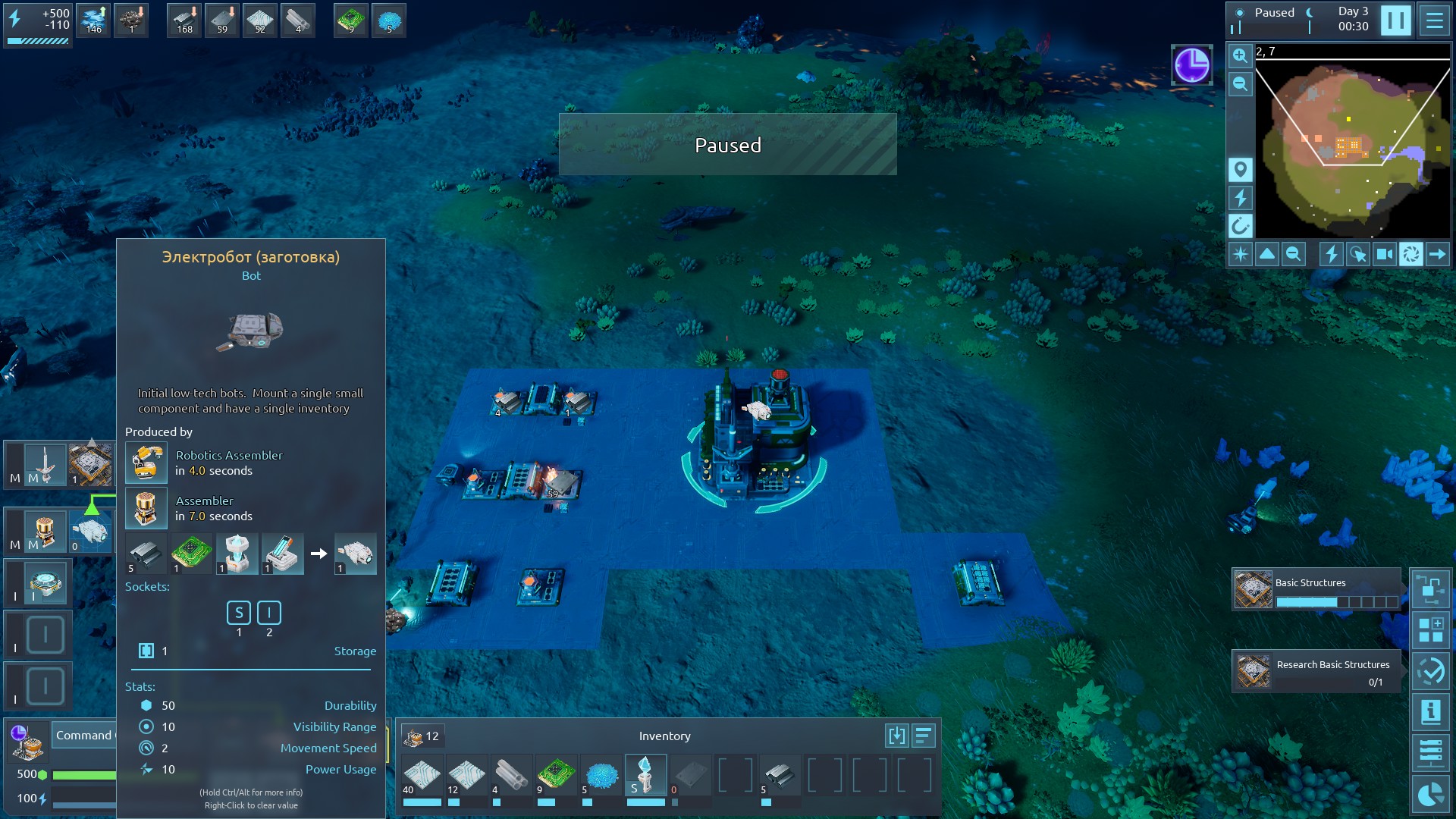Choose the Robotics Assembler producer icon
The width and height of the screenshot is (1456, 819).
tap(146, 463)
